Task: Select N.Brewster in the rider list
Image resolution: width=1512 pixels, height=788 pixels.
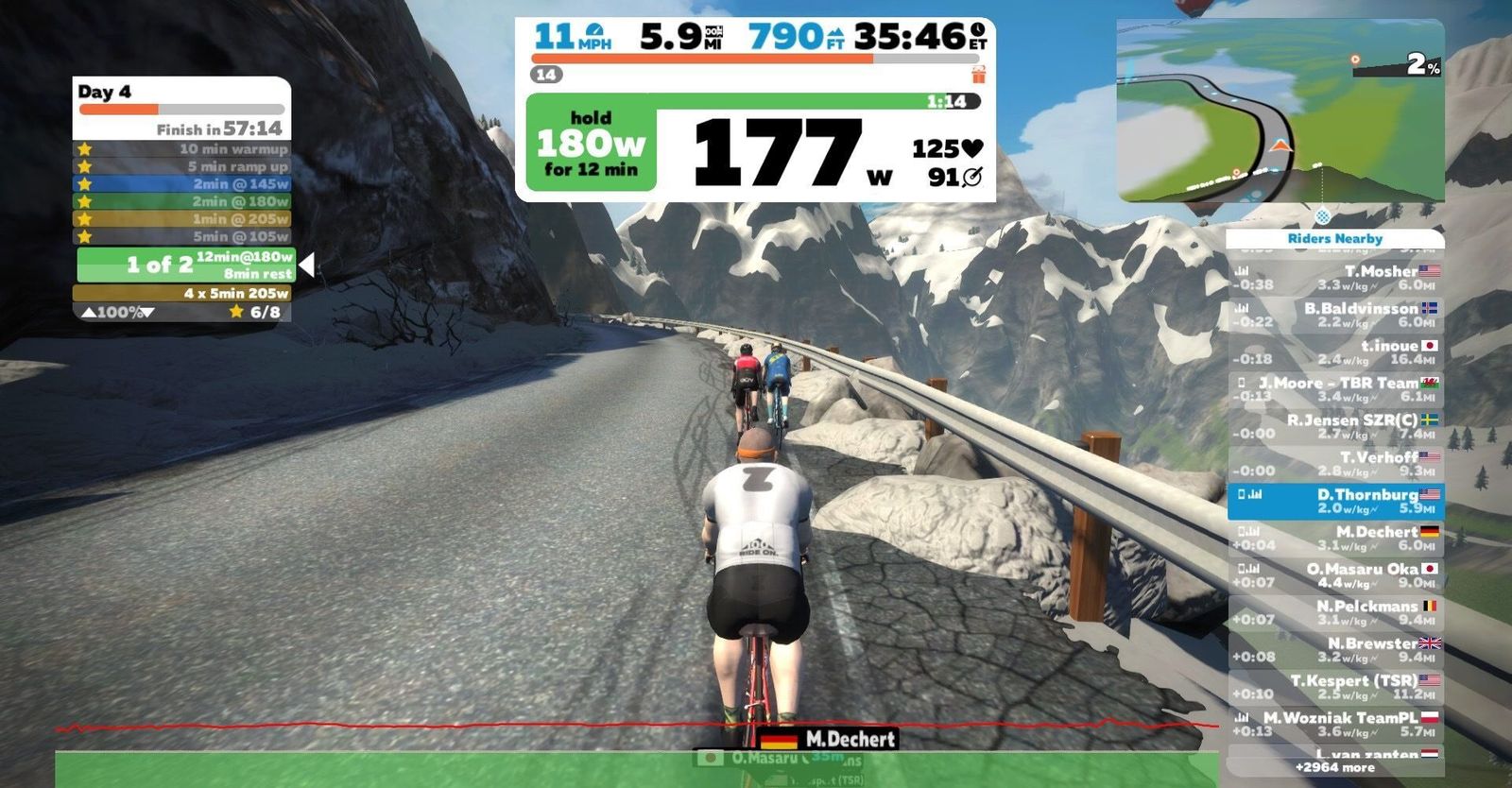Action: coord(1335,650)
